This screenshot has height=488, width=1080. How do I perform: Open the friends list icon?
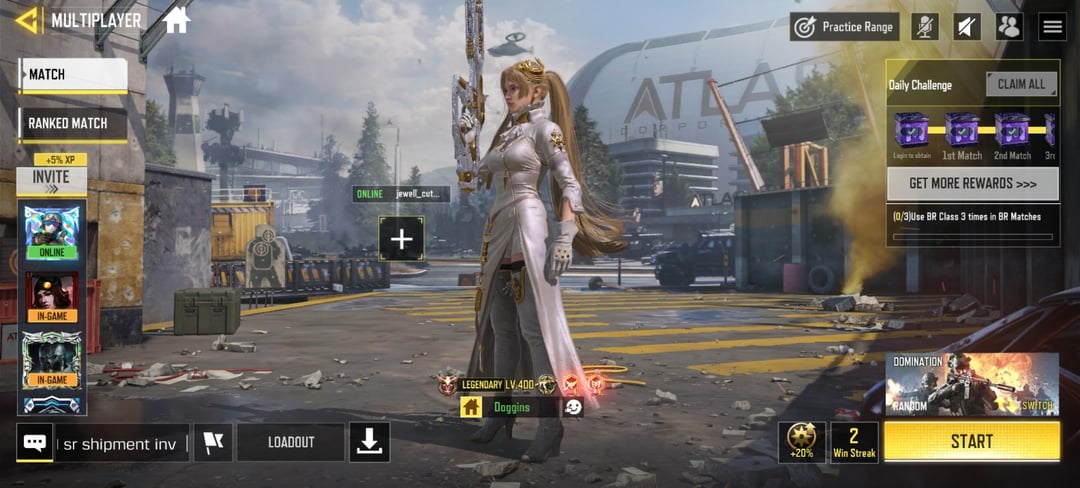pos(1009,27)
